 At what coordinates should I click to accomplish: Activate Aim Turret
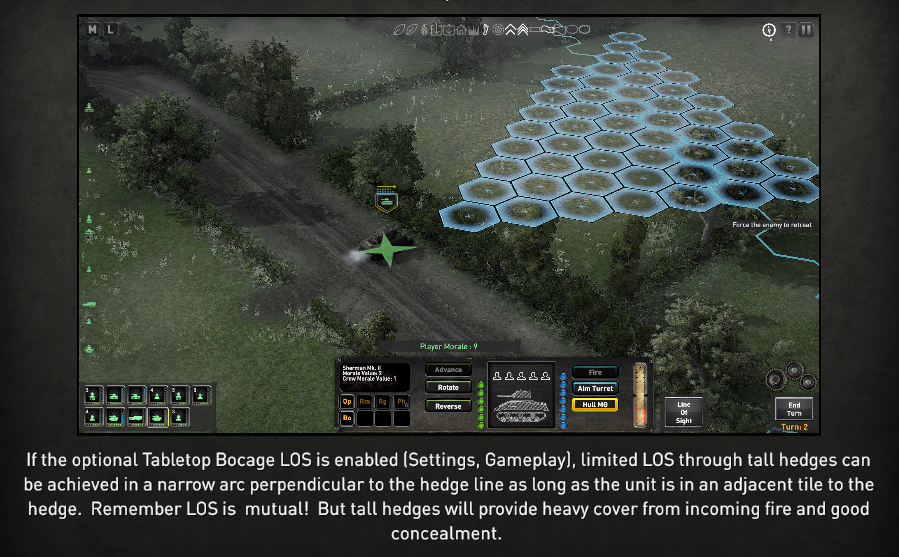(x=595, y=388)
